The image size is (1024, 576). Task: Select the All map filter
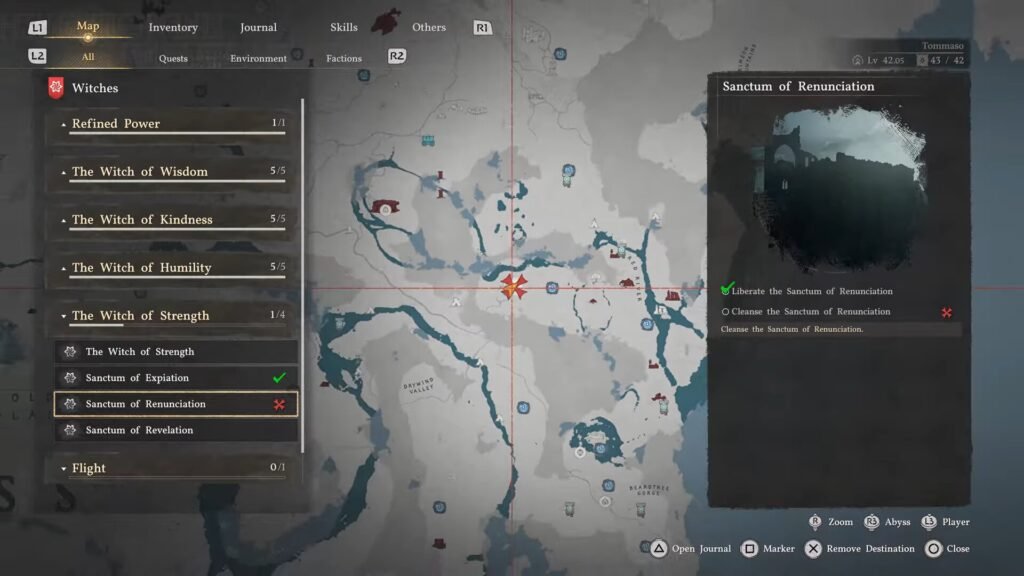[88, 57]
